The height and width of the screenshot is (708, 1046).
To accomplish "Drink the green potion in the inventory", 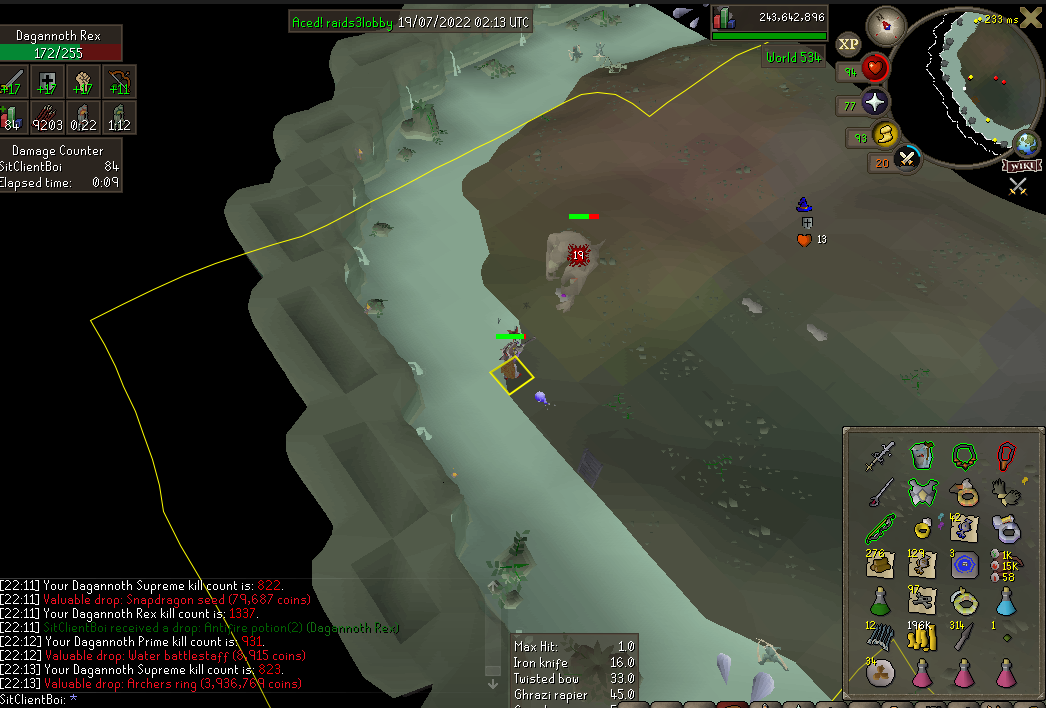I will coord(879,602).
